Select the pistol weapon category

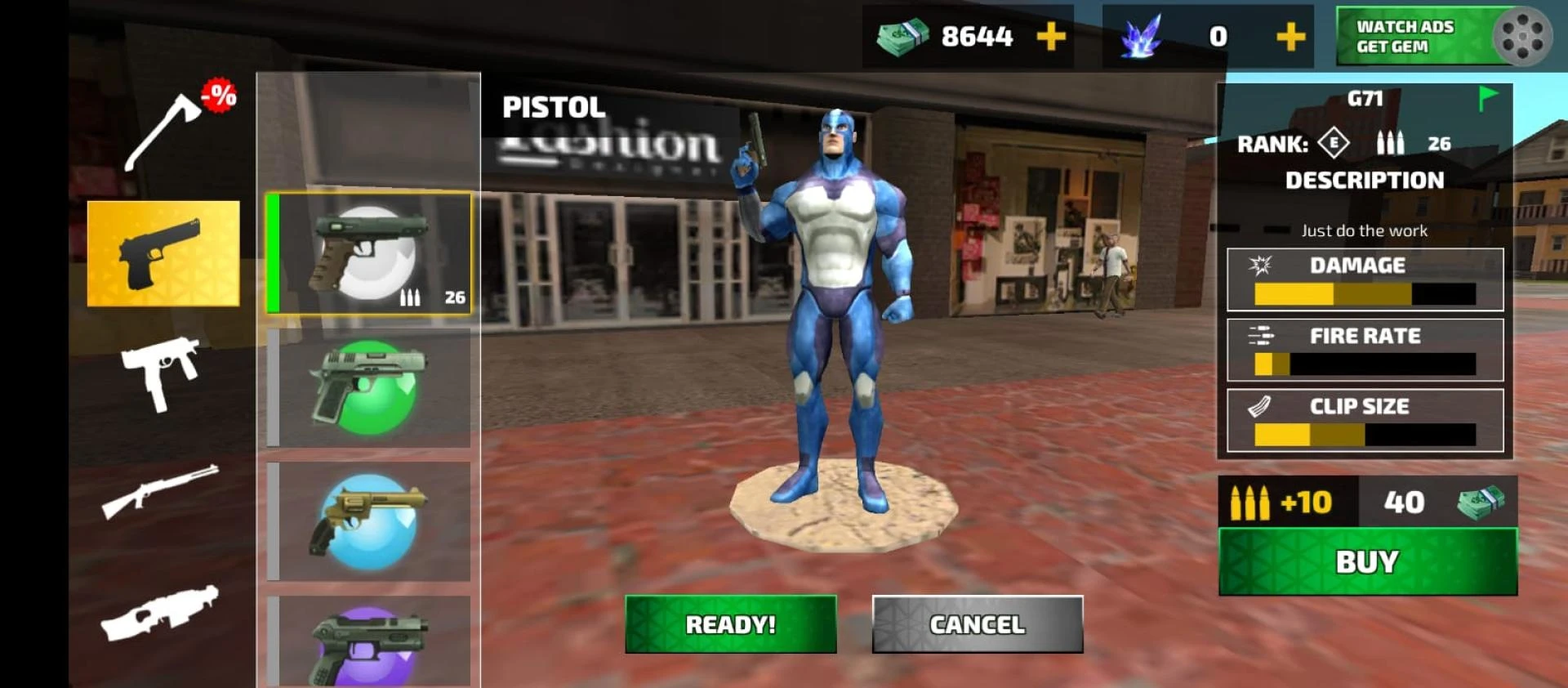click(163, 254)
